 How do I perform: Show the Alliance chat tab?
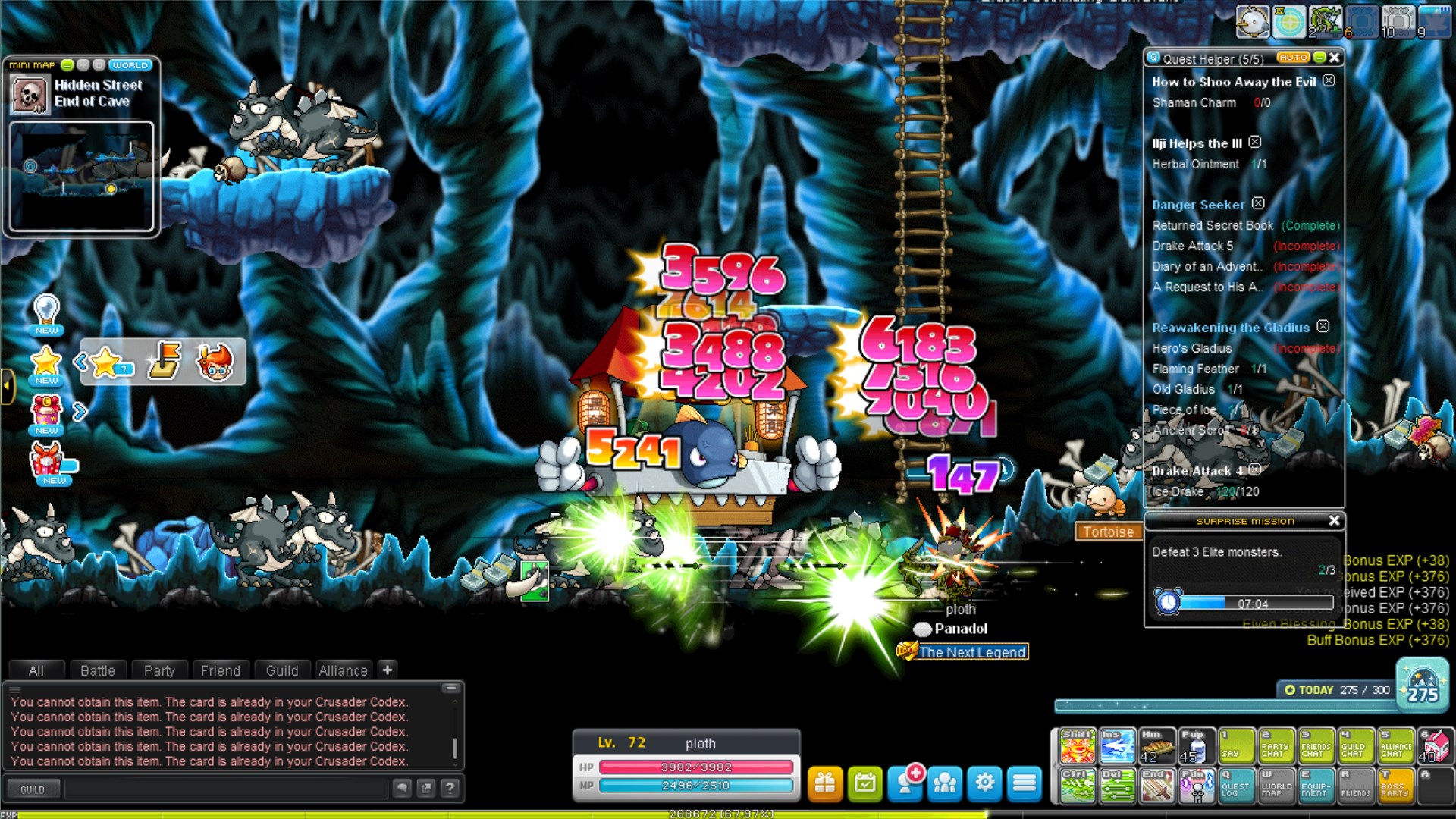pos(343,670)
